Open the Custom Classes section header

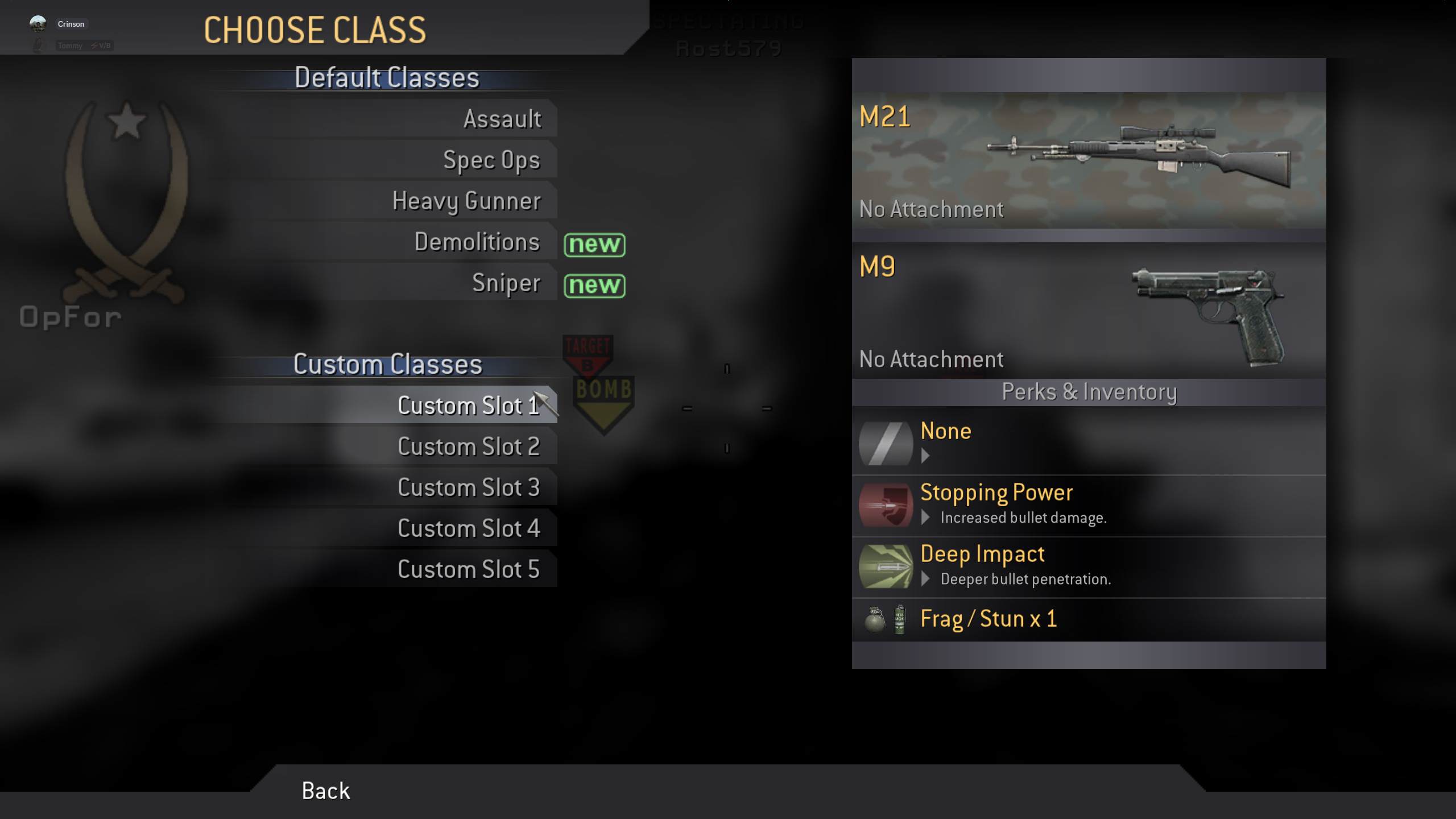point(387,365)
